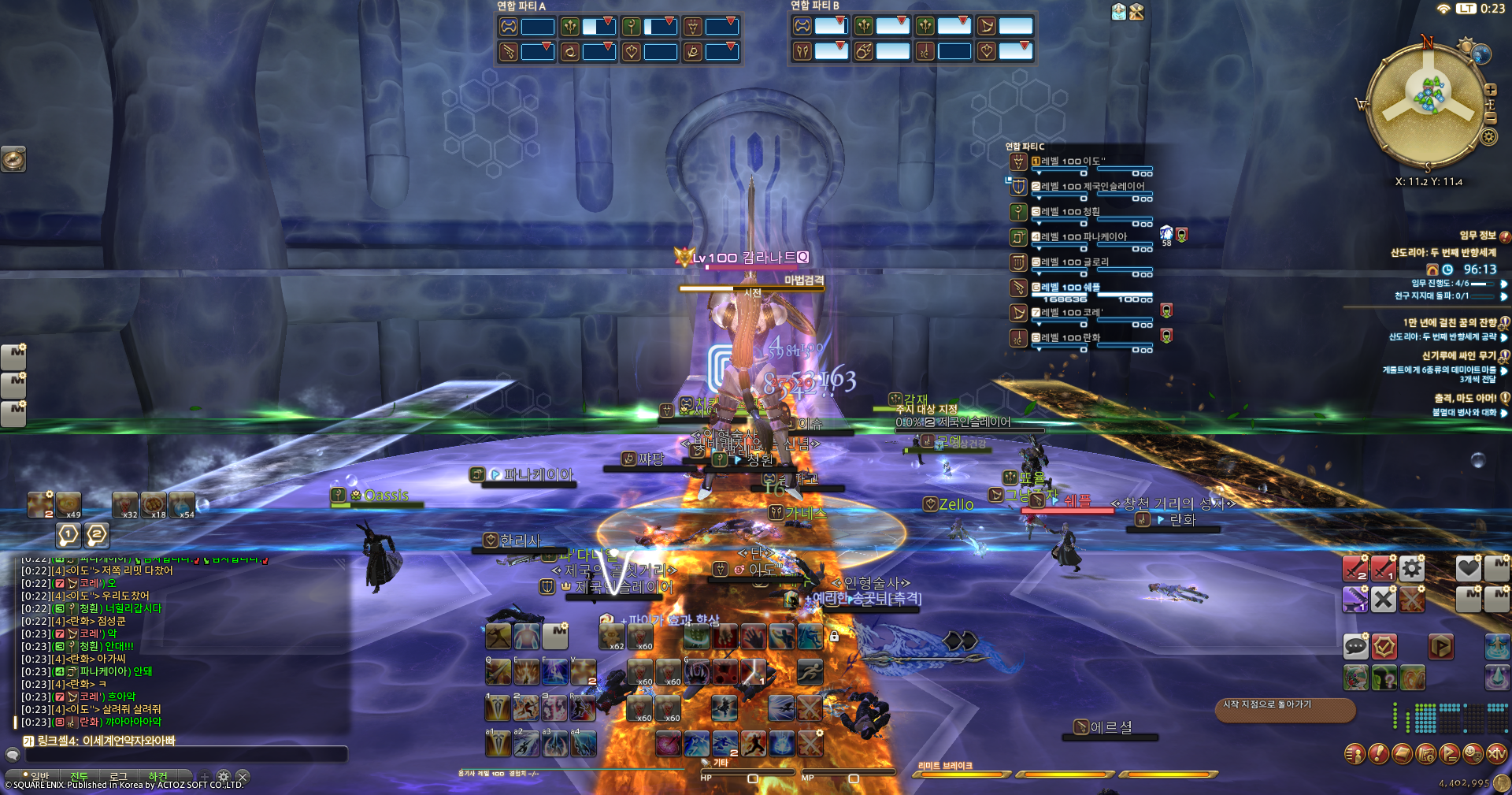Select party member 제국인솔레이어 in the alliance list
This screenshot has height=795, width=1512.
pyautogui.click(x=1091, y=188)
